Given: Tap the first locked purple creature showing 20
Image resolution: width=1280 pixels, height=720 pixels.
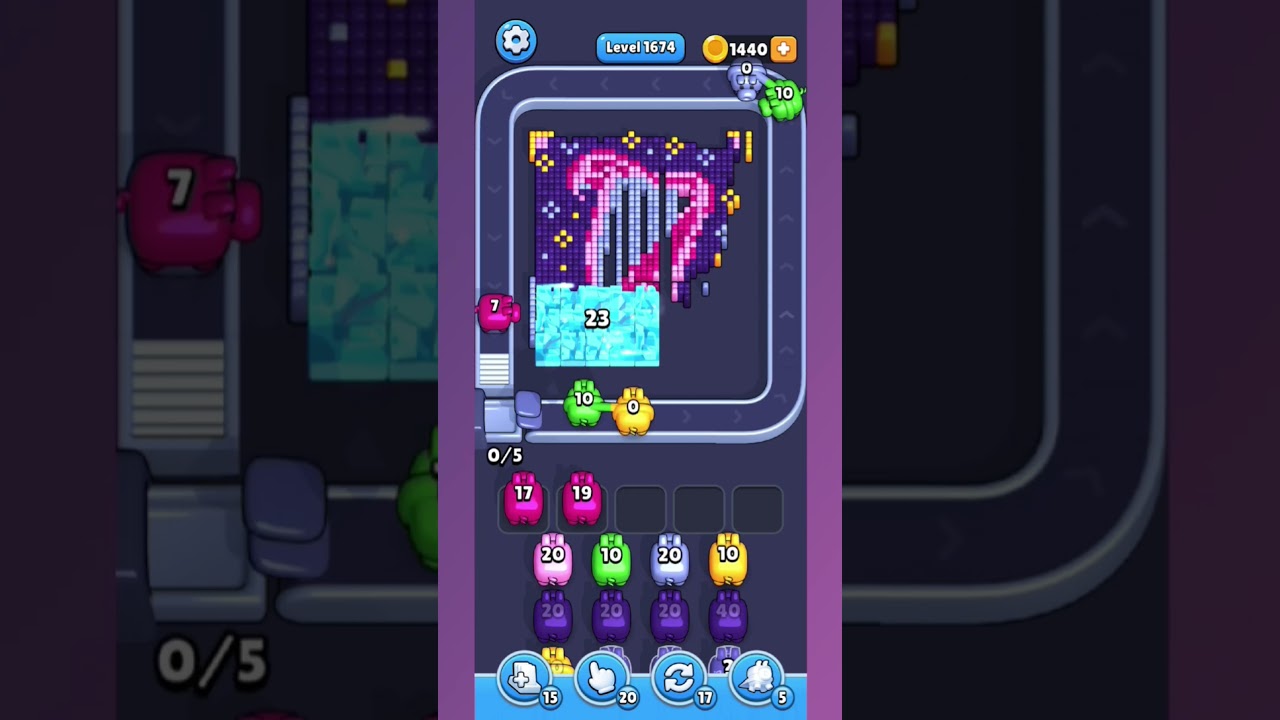Looking at the screenshot, I should pos(552,616).
